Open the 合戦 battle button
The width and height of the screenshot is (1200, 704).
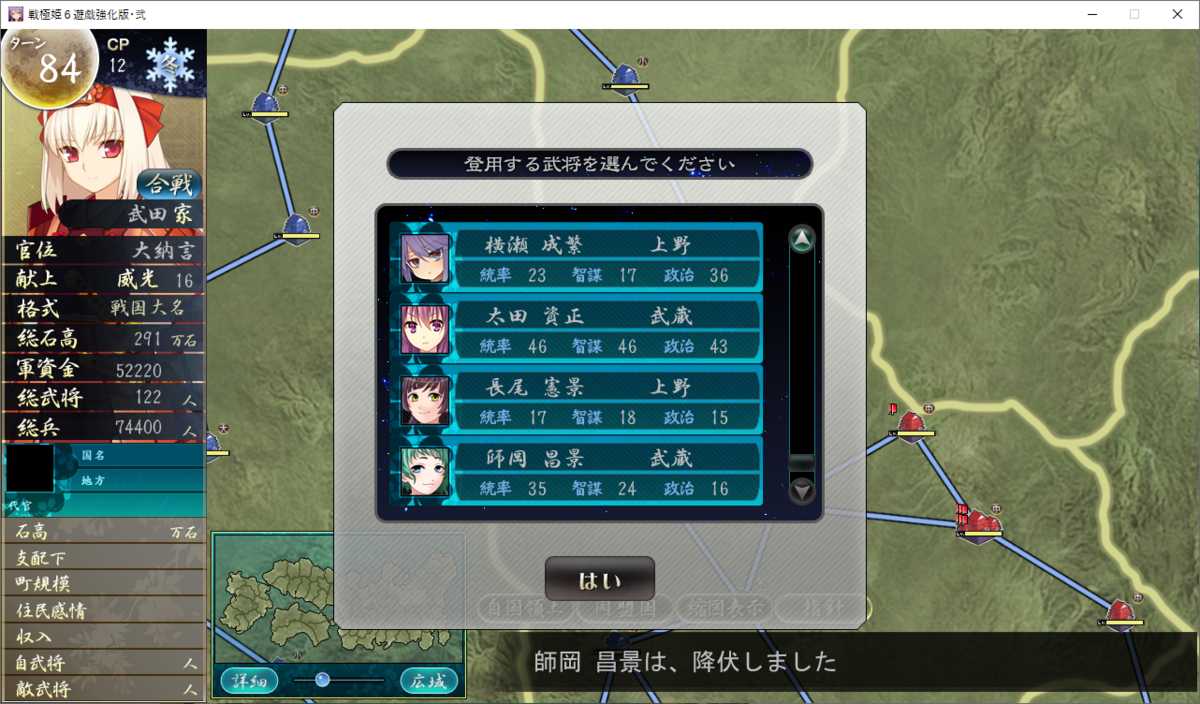click(168, 185)
